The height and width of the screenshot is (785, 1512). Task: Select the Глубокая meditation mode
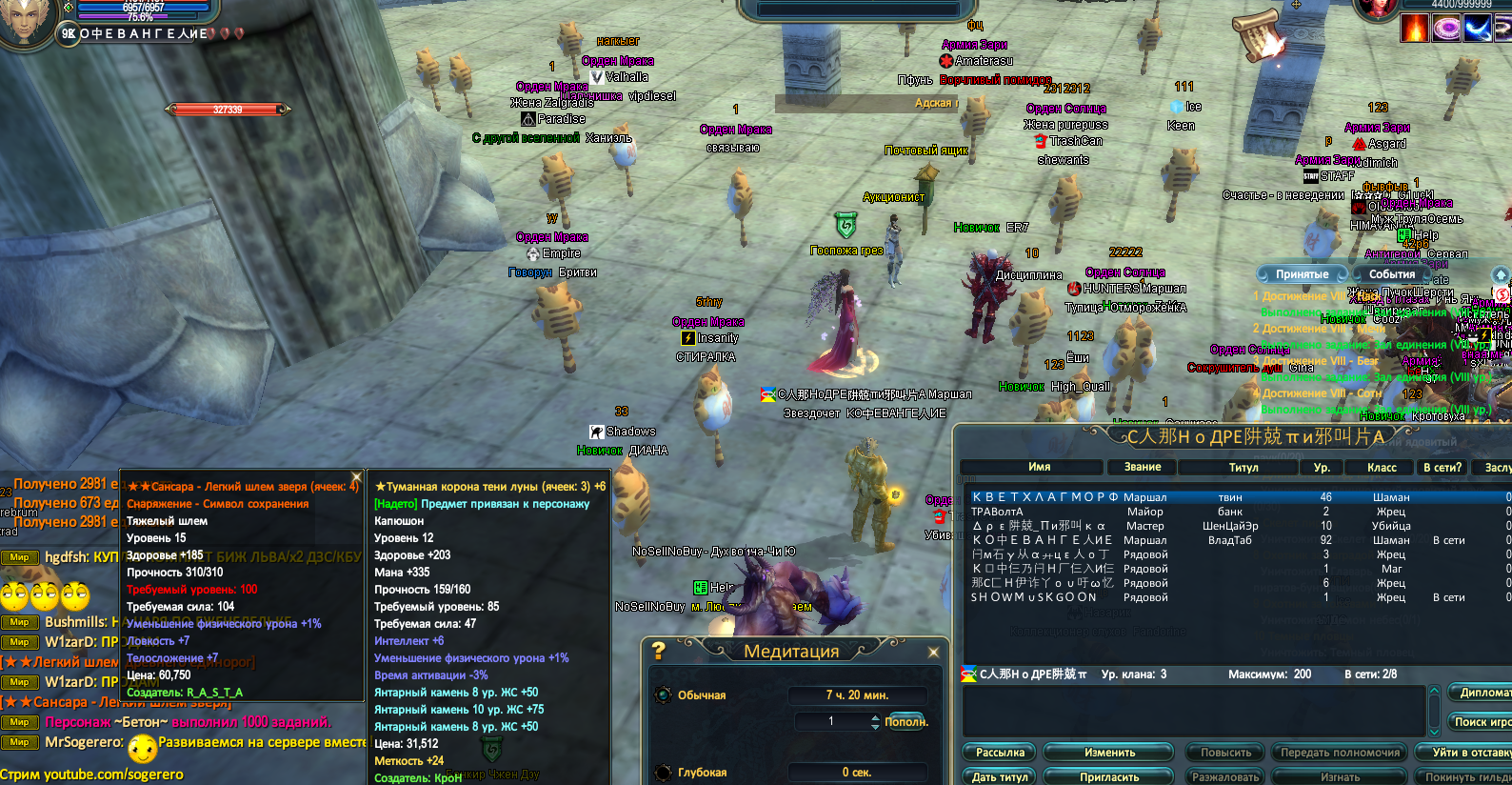(663, 772)
